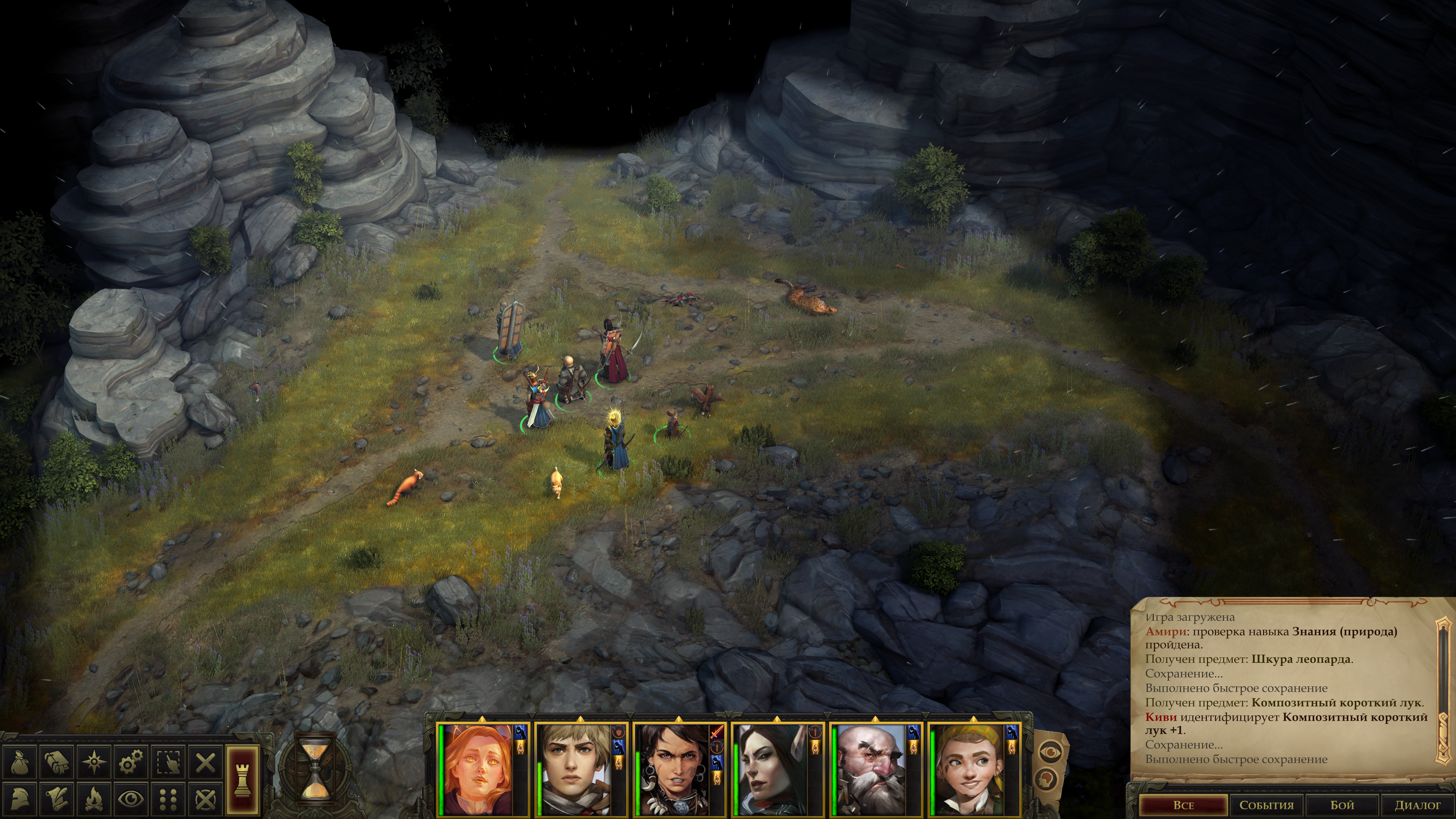Toggle the eye icon in the bottom-left toolbar
1456x819 pixels.
tap(131, 799)
